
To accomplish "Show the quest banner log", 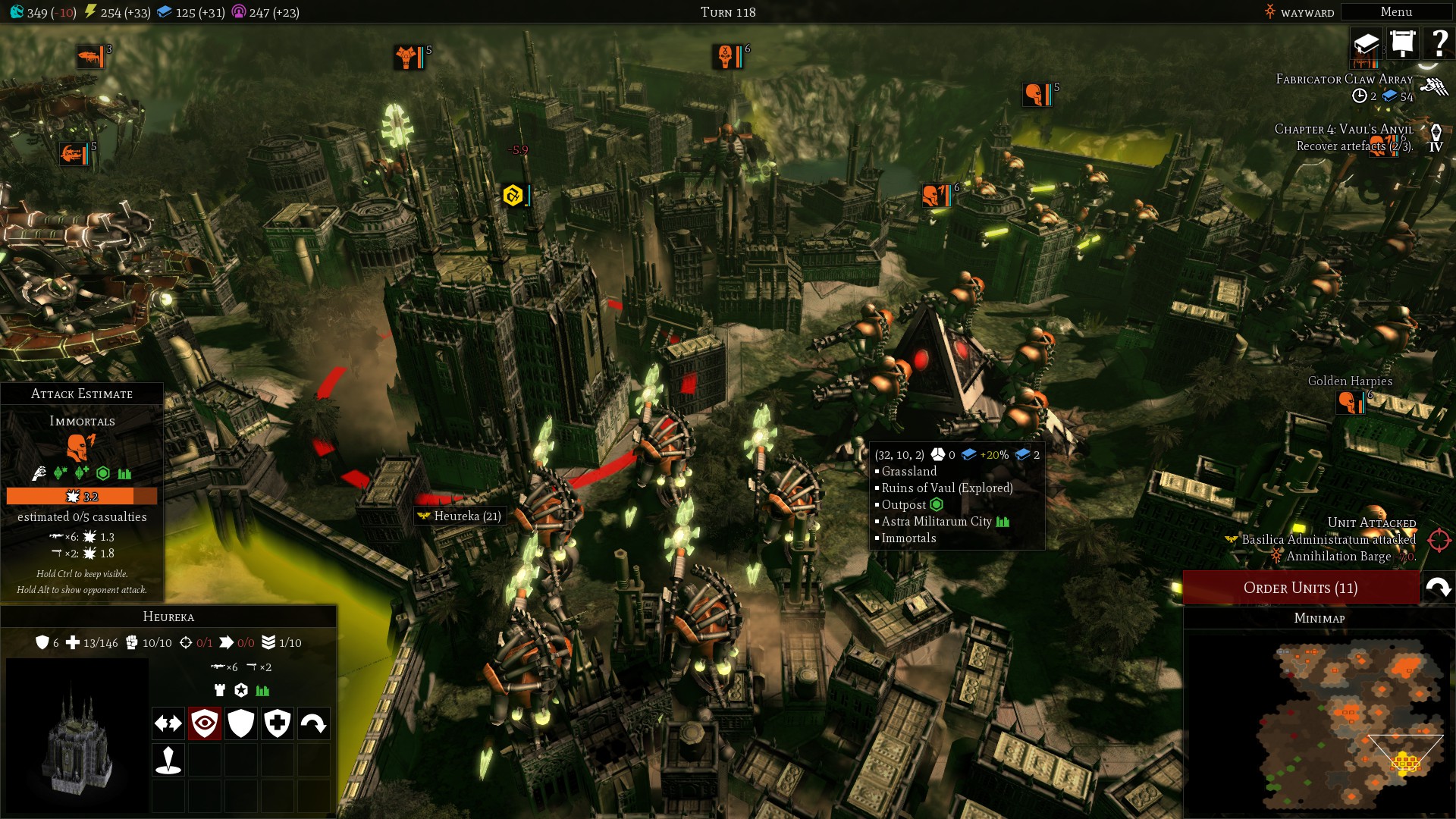I will (1403, 43).
